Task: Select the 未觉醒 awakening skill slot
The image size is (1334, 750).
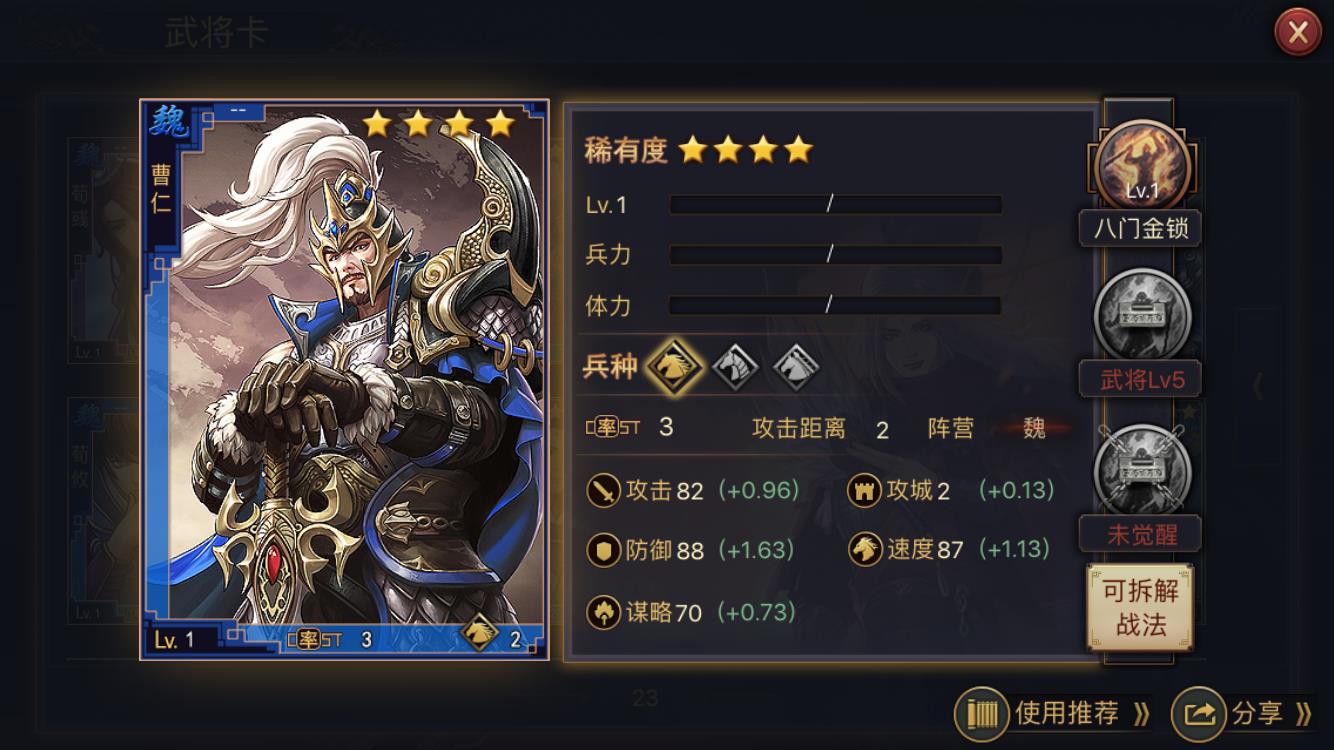Action: 1142,472
